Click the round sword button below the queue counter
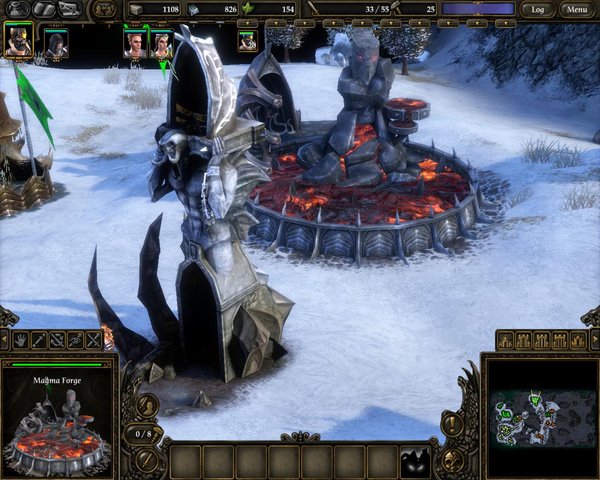Viewport: 600px width, 480px height. [146, 461]
